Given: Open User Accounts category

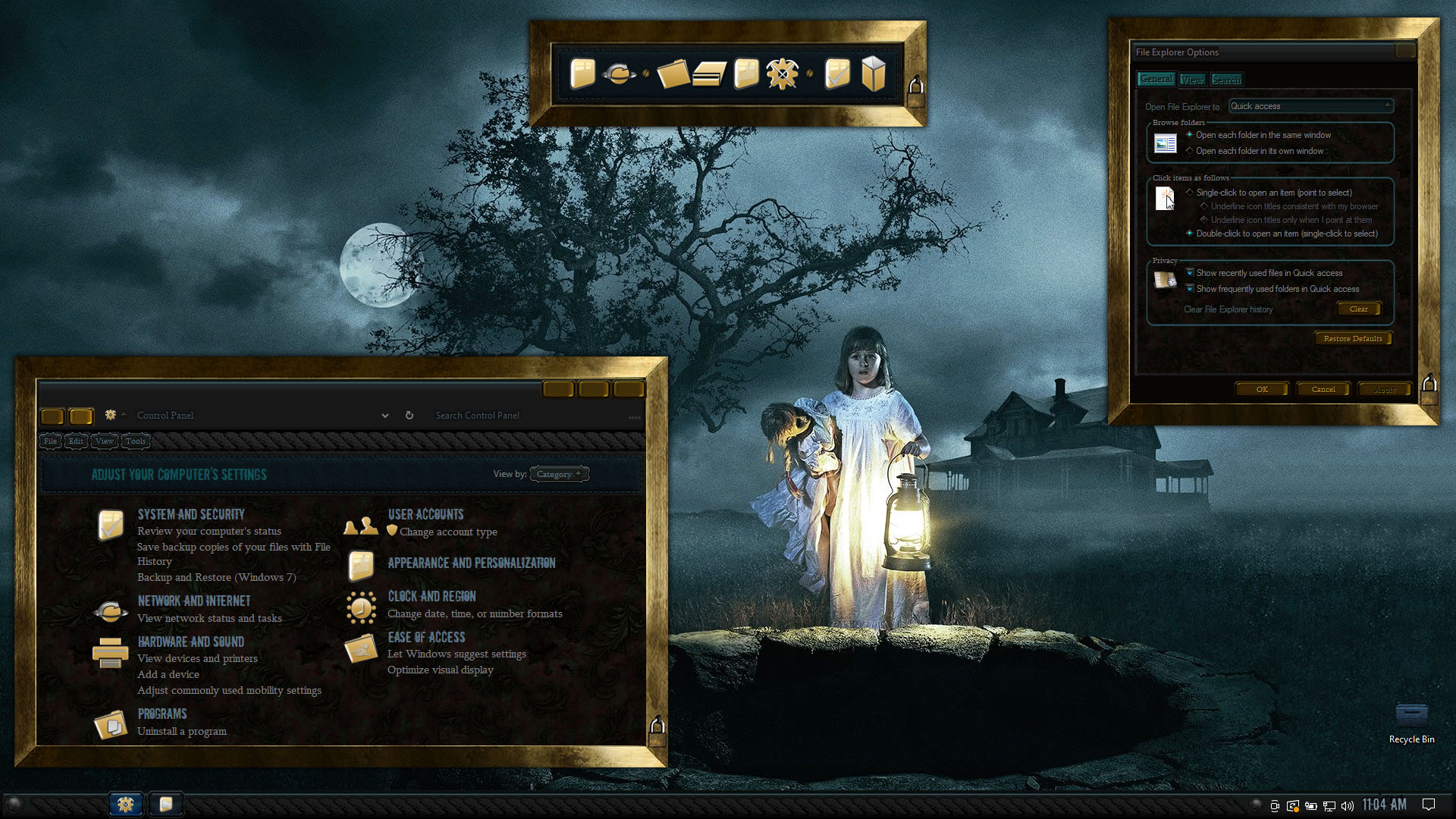Looking at the screenshot, I should point(425,514).
